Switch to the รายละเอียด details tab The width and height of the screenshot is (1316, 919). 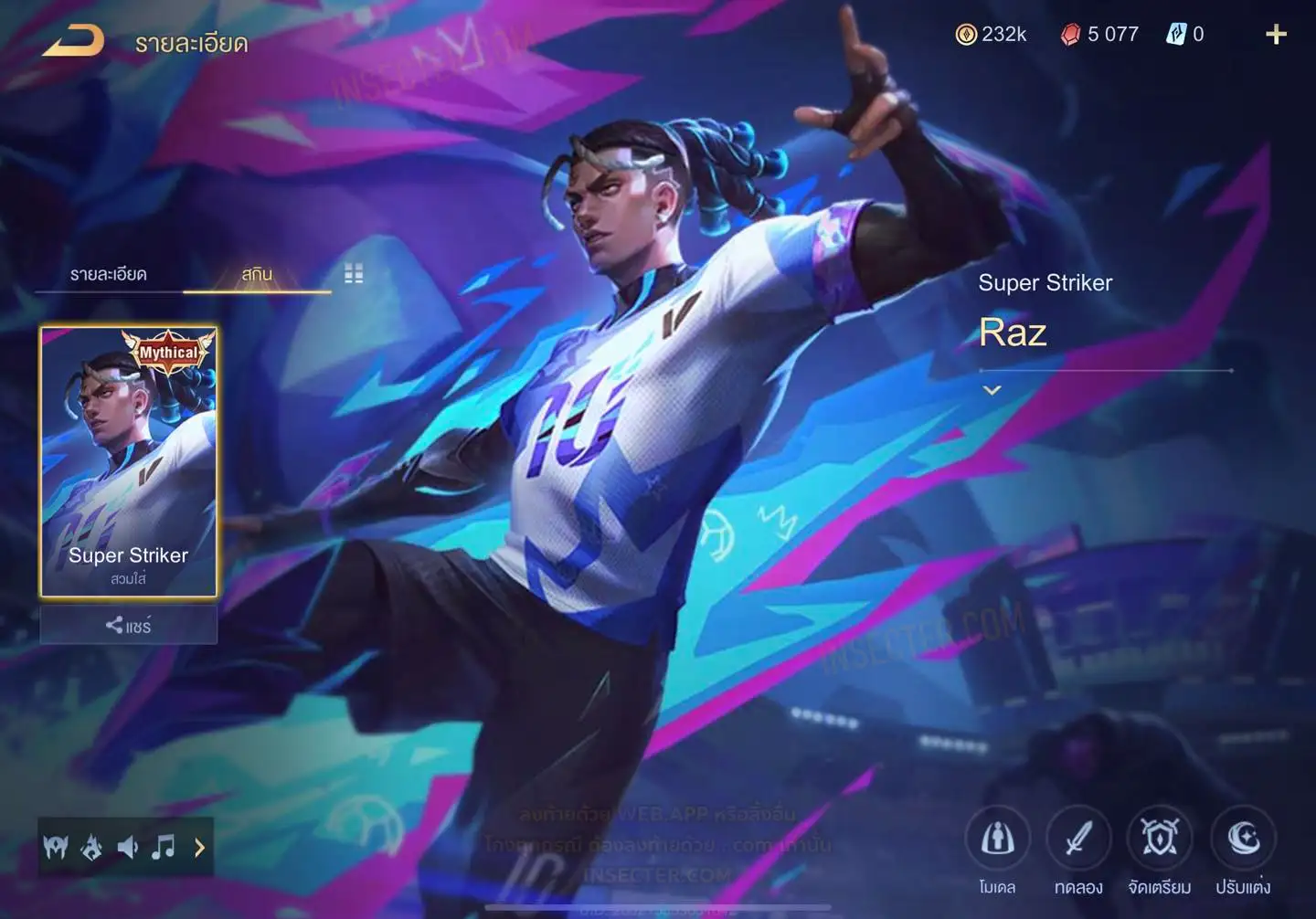pyautogui.click(x=108, y=274)
